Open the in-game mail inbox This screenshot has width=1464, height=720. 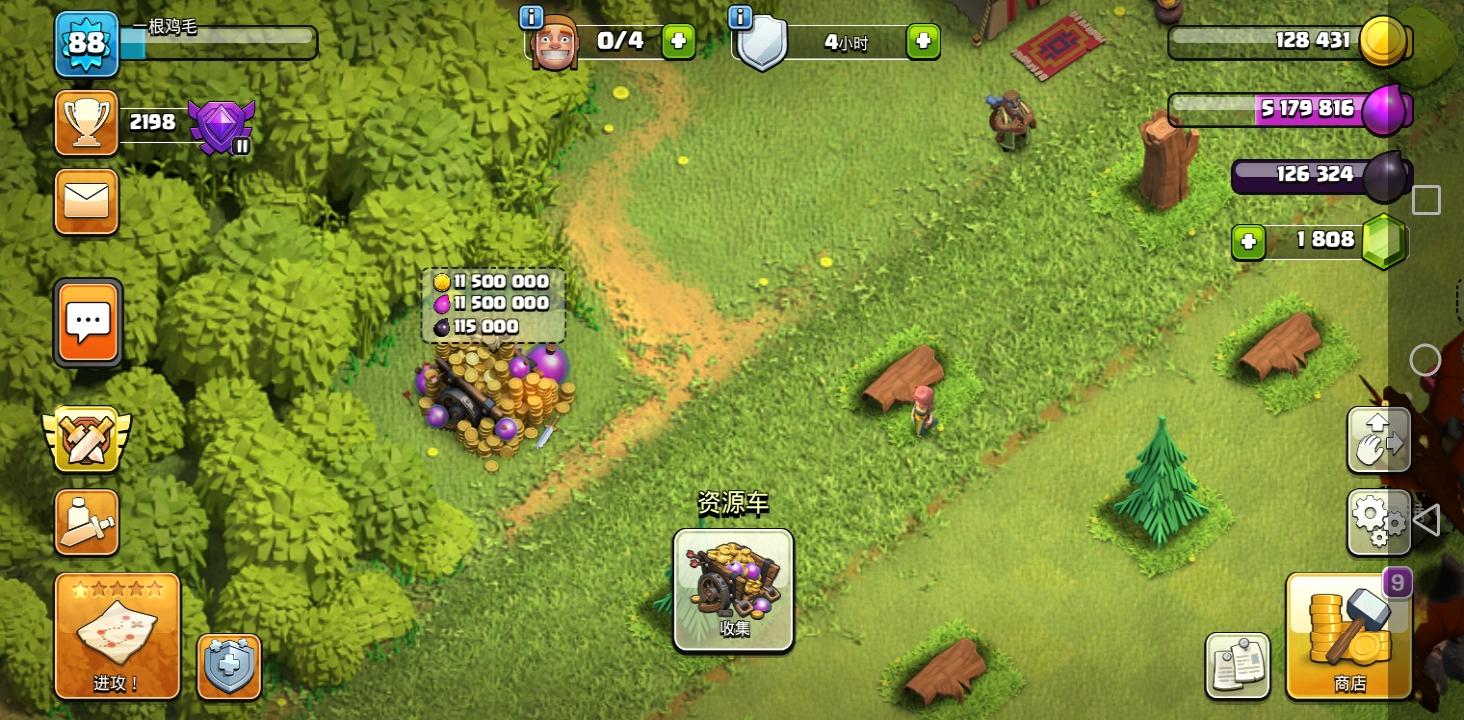tap(87, 202)
